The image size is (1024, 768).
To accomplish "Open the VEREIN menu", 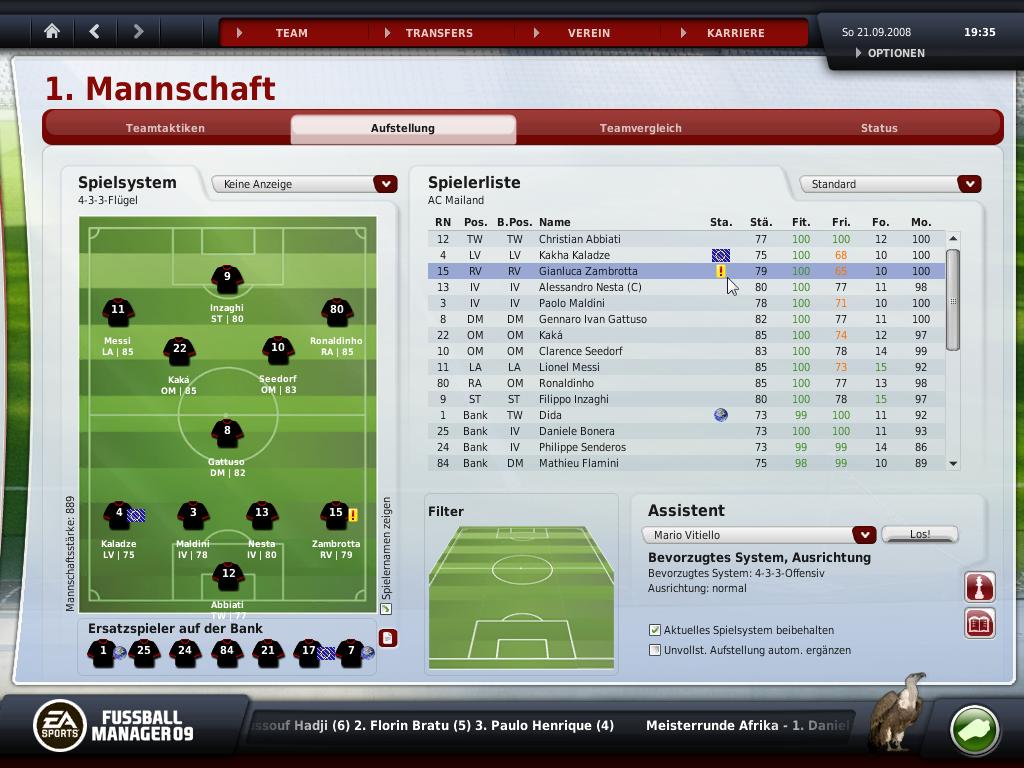I will click(x=588, y=33).
